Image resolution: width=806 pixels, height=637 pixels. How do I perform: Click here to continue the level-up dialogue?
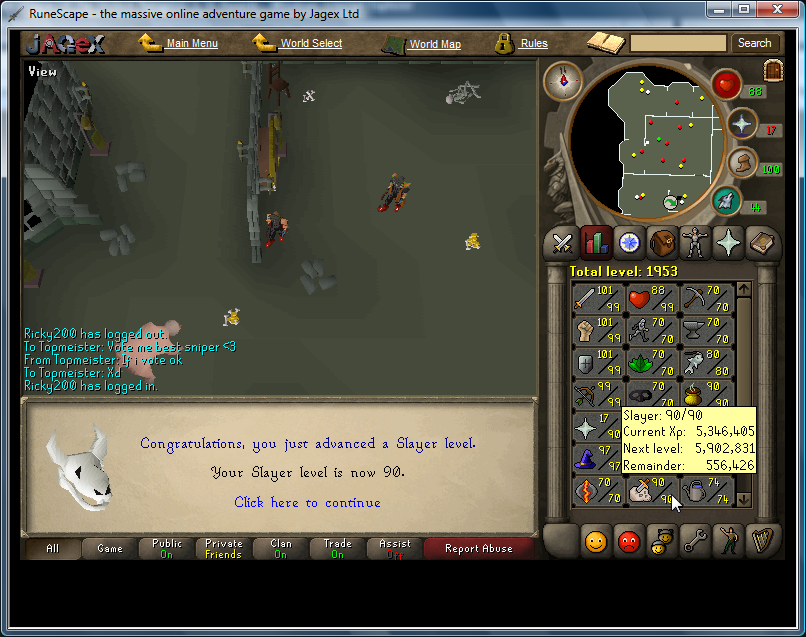pyautogui.click(x=307, y=502)
